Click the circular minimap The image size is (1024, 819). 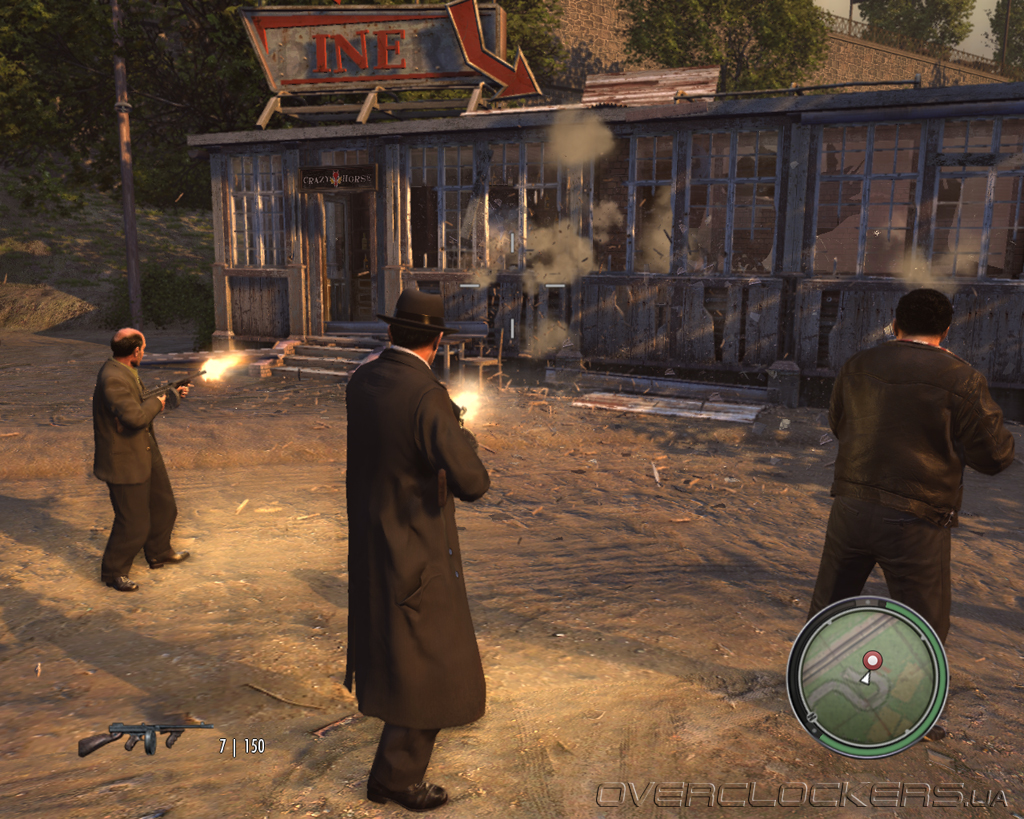point(867,676)
